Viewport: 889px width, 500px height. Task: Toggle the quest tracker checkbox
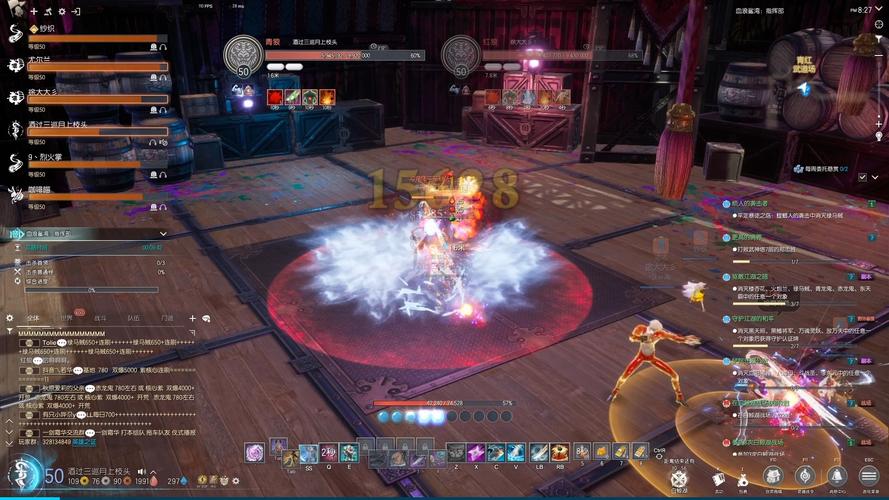point(862,177)
